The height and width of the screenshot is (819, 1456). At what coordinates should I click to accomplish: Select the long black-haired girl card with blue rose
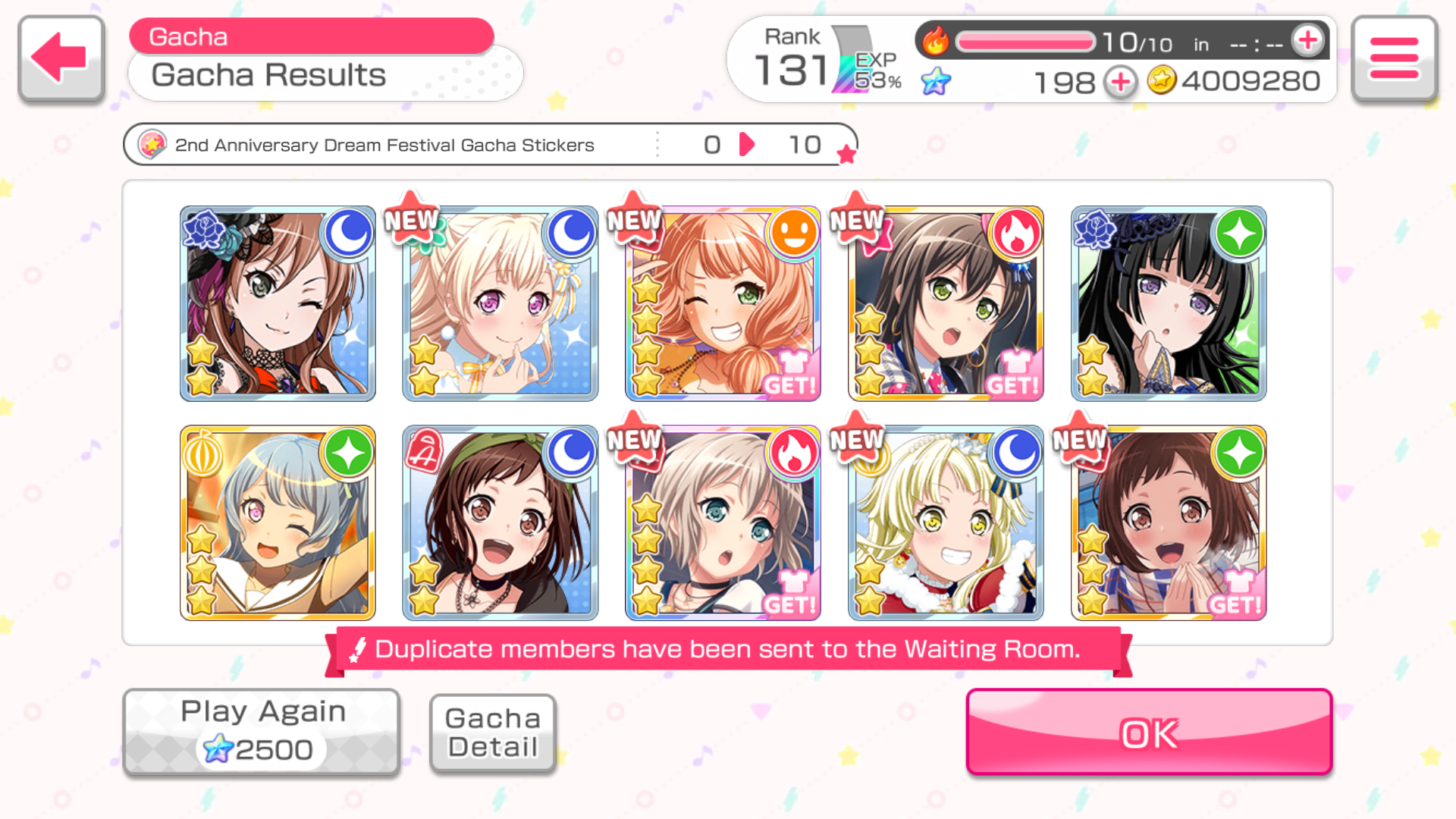point(1169,303)
